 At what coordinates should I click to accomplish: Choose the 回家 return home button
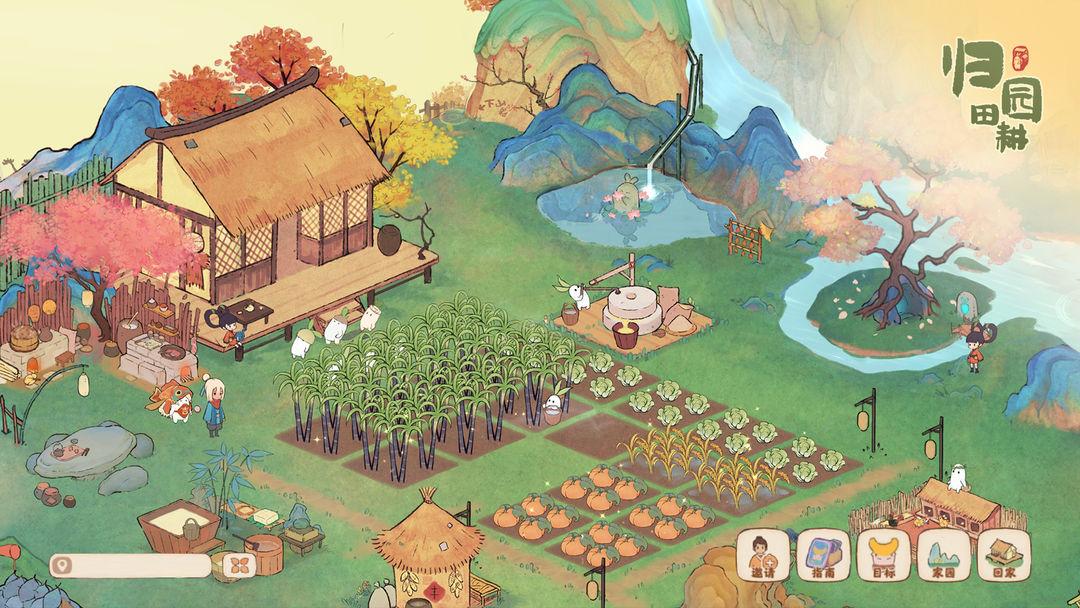coord(1003,555)
